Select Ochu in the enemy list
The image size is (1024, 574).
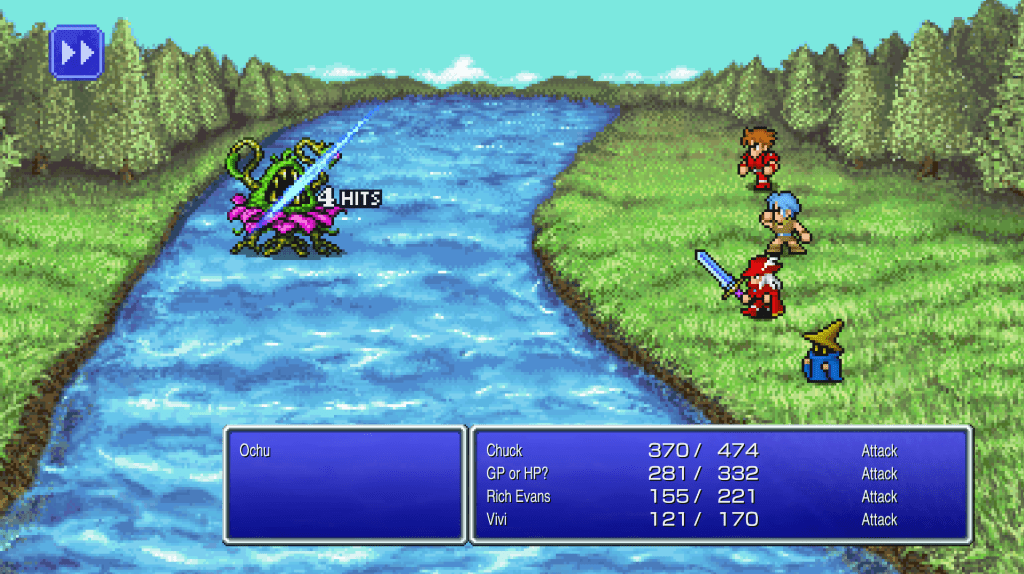point(255,451)
